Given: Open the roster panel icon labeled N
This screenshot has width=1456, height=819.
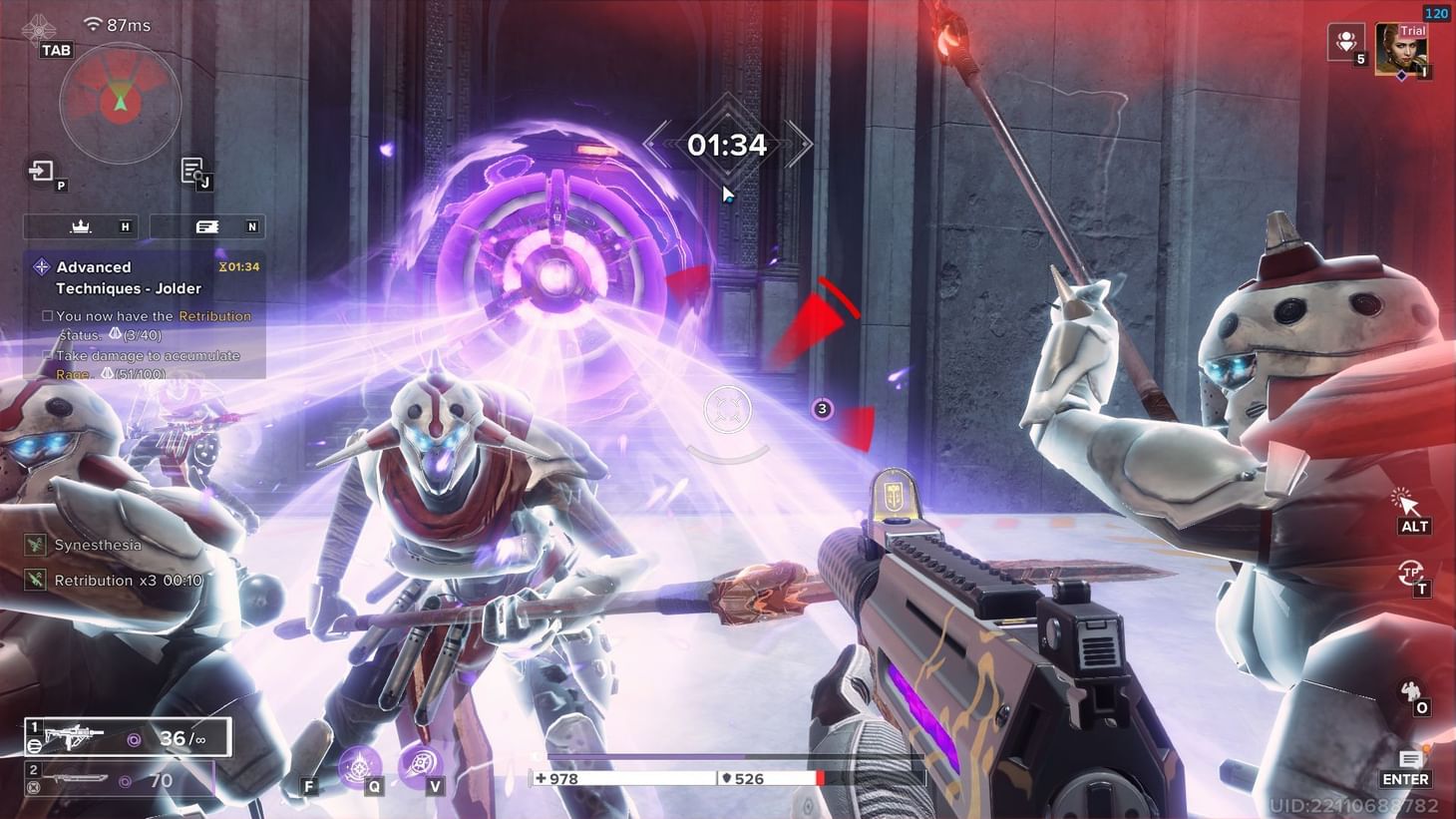Looking at the screenshot, I should pyautogui.click(x=207, y=226).
